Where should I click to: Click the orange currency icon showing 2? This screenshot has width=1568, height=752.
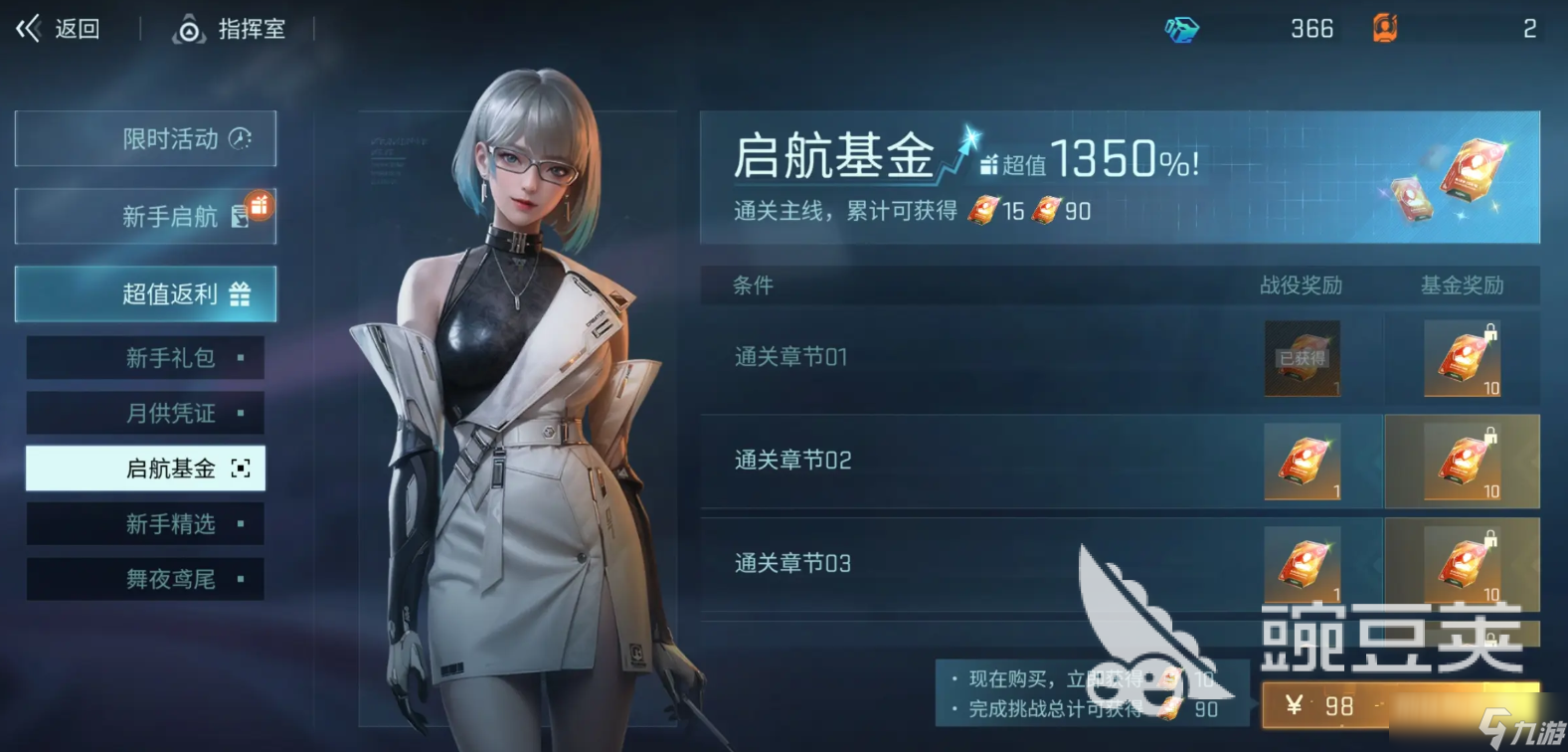click(1384, 29)
